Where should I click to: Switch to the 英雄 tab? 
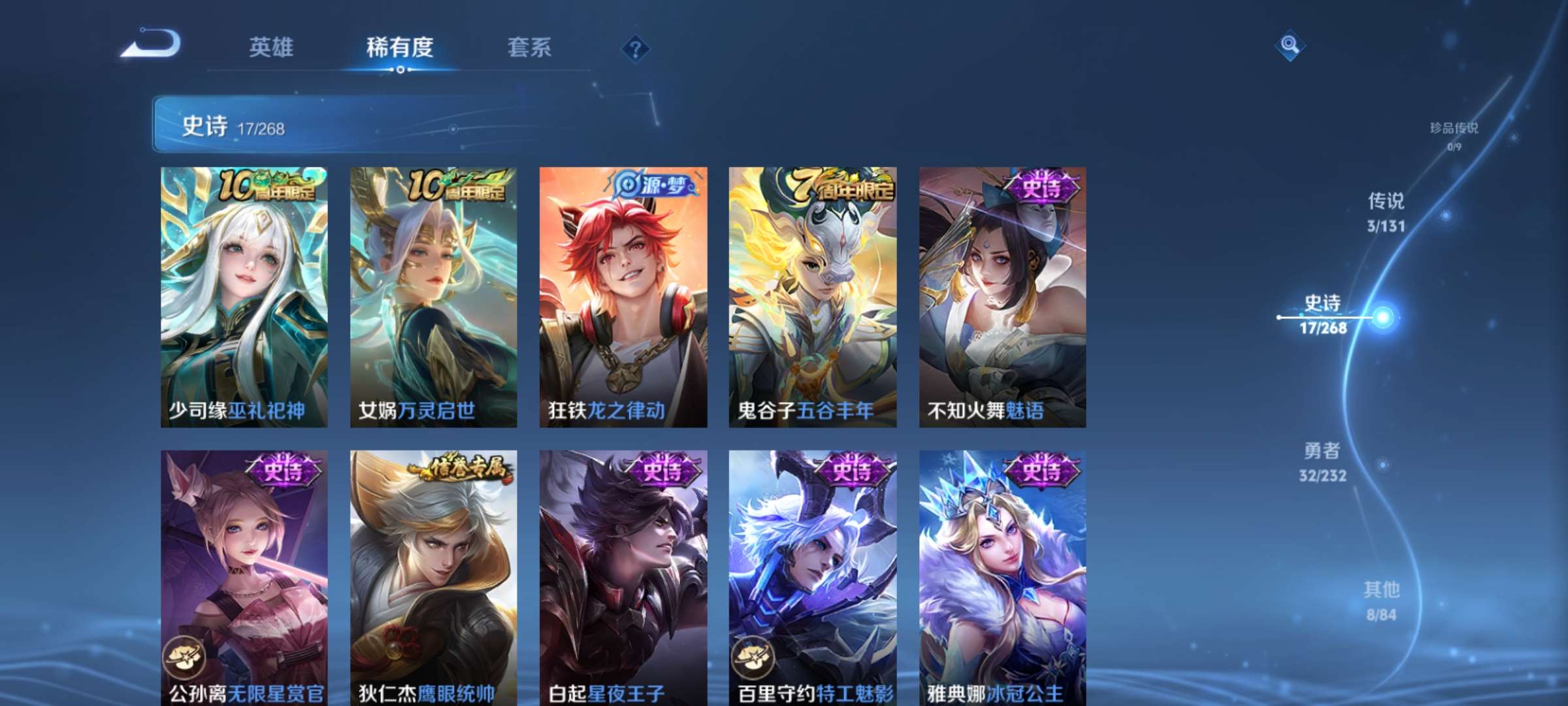(271, 47)
